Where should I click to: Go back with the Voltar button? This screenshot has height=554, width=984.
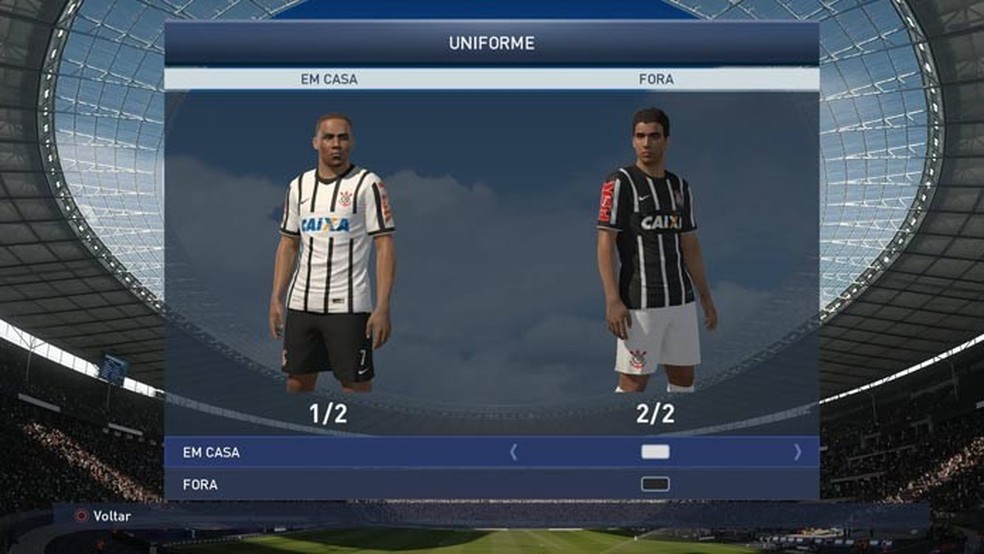click(x=103, y=516)
